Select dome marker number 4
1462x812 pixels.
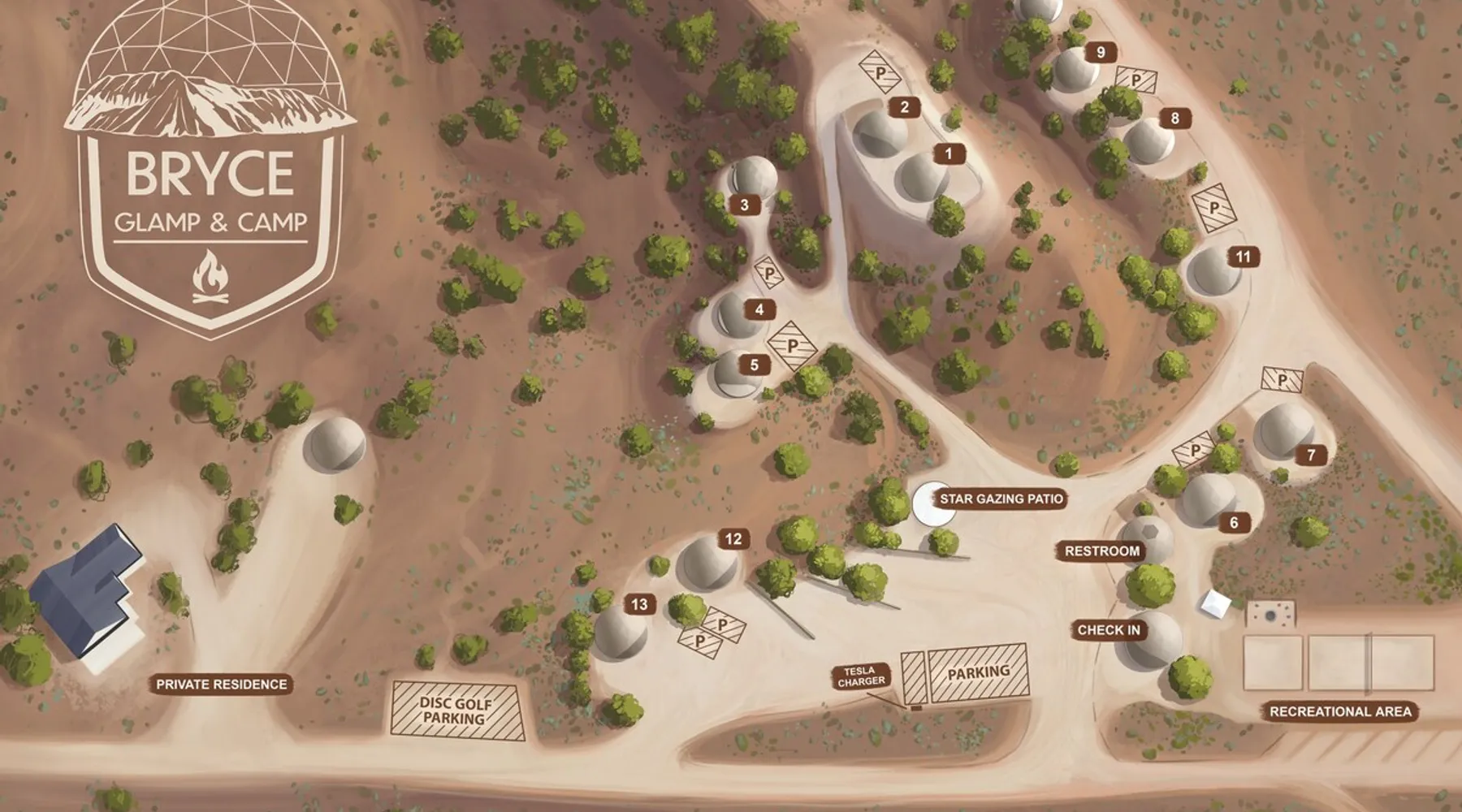tap(759, 309)
